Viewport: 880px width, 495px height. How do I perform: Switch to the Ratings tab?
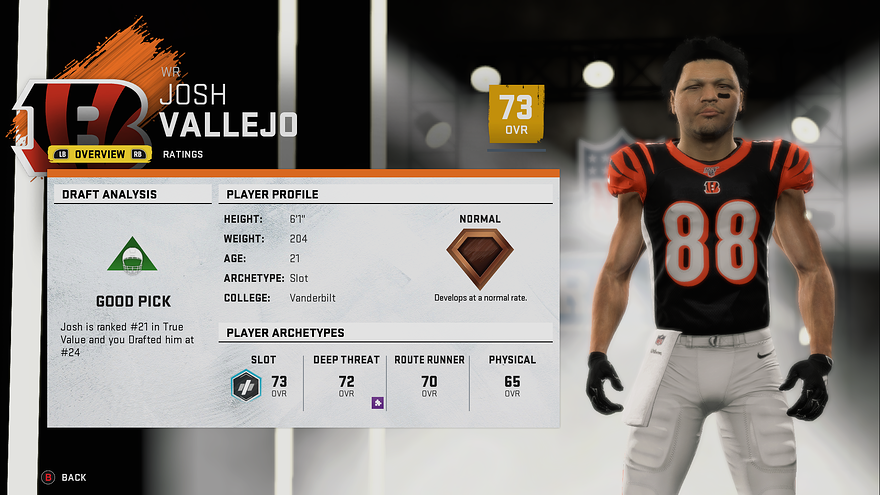pyautogui.click(x=183, y=154)
